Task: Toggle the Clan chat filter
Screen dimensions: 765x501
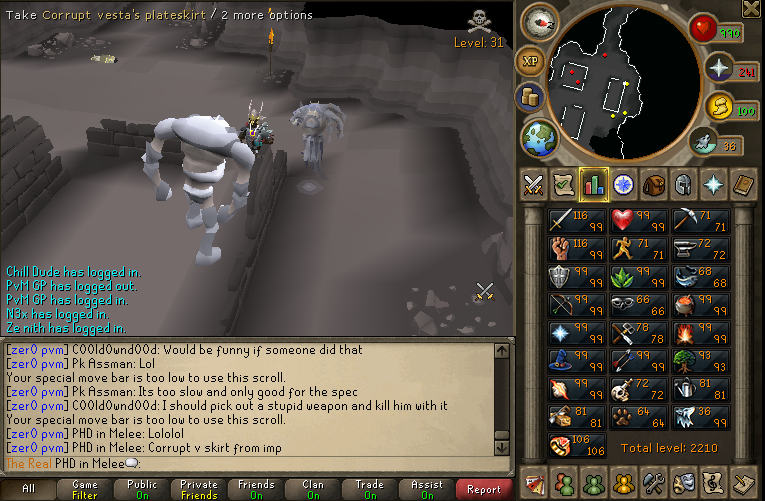Action: pyautogui.click(x=313, y=489)
